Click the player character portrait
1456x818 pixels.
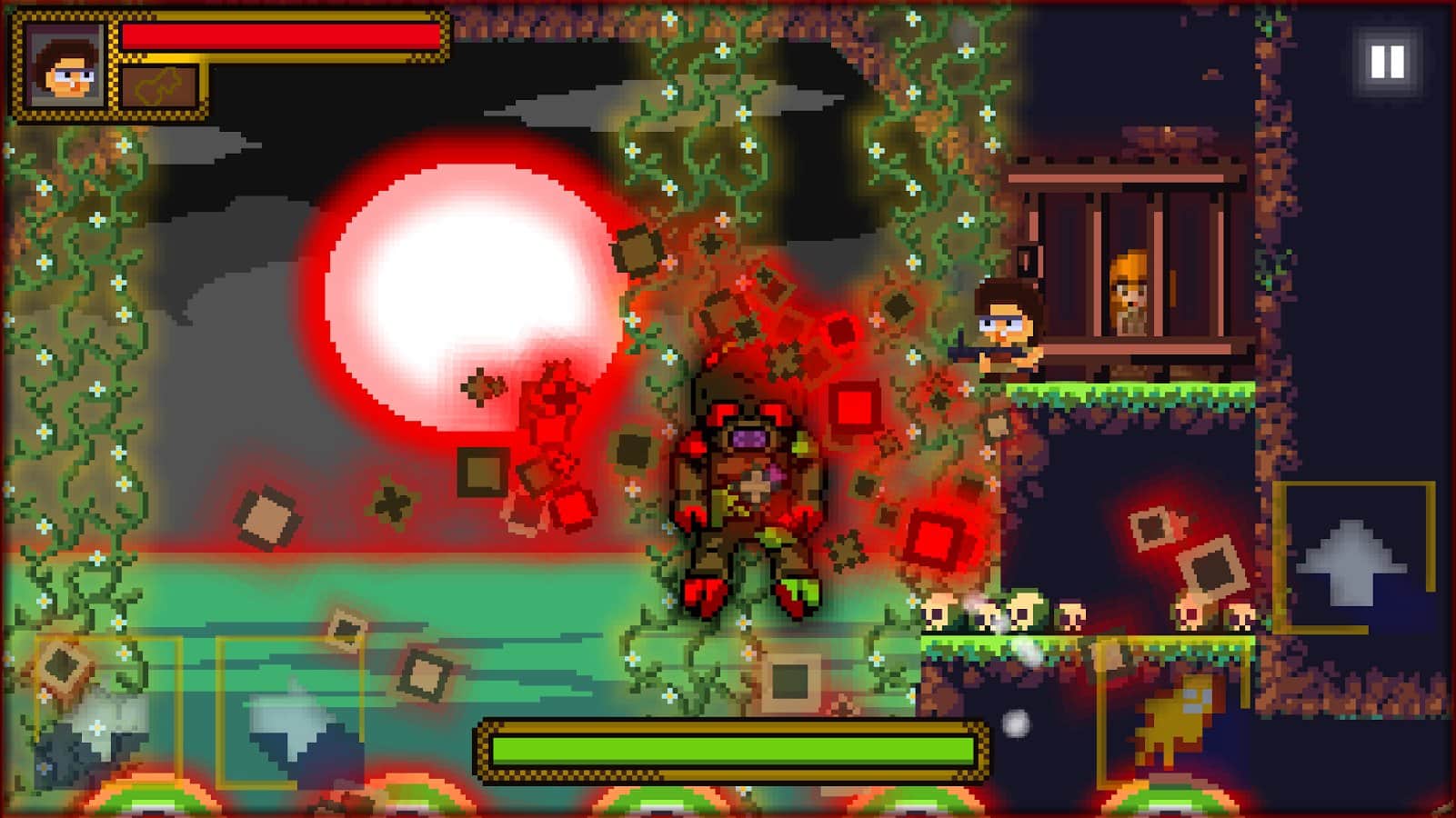pos(63,67)
